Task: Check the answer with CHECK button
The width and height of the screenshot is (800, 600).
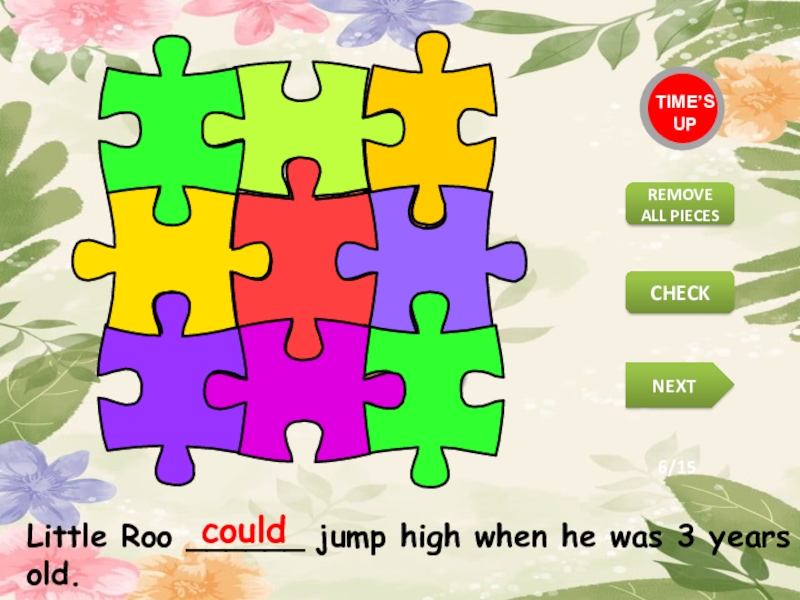Action: pyautogui.click(x=680, y=293)
